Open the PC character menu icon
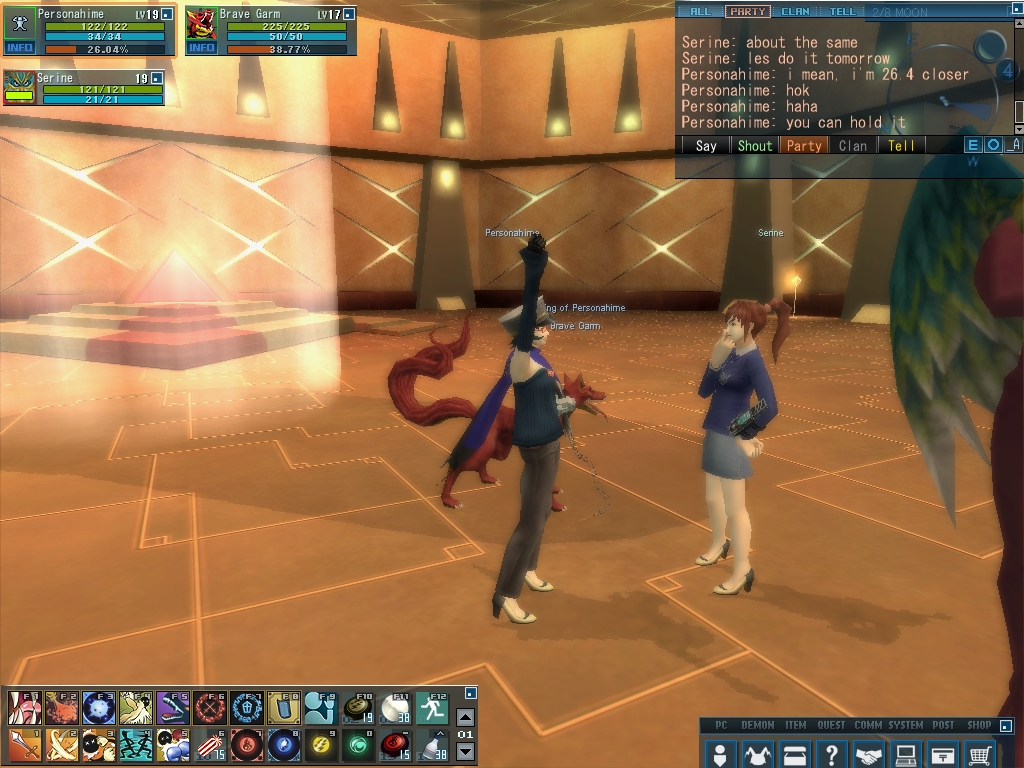 (x=719, y=753)
